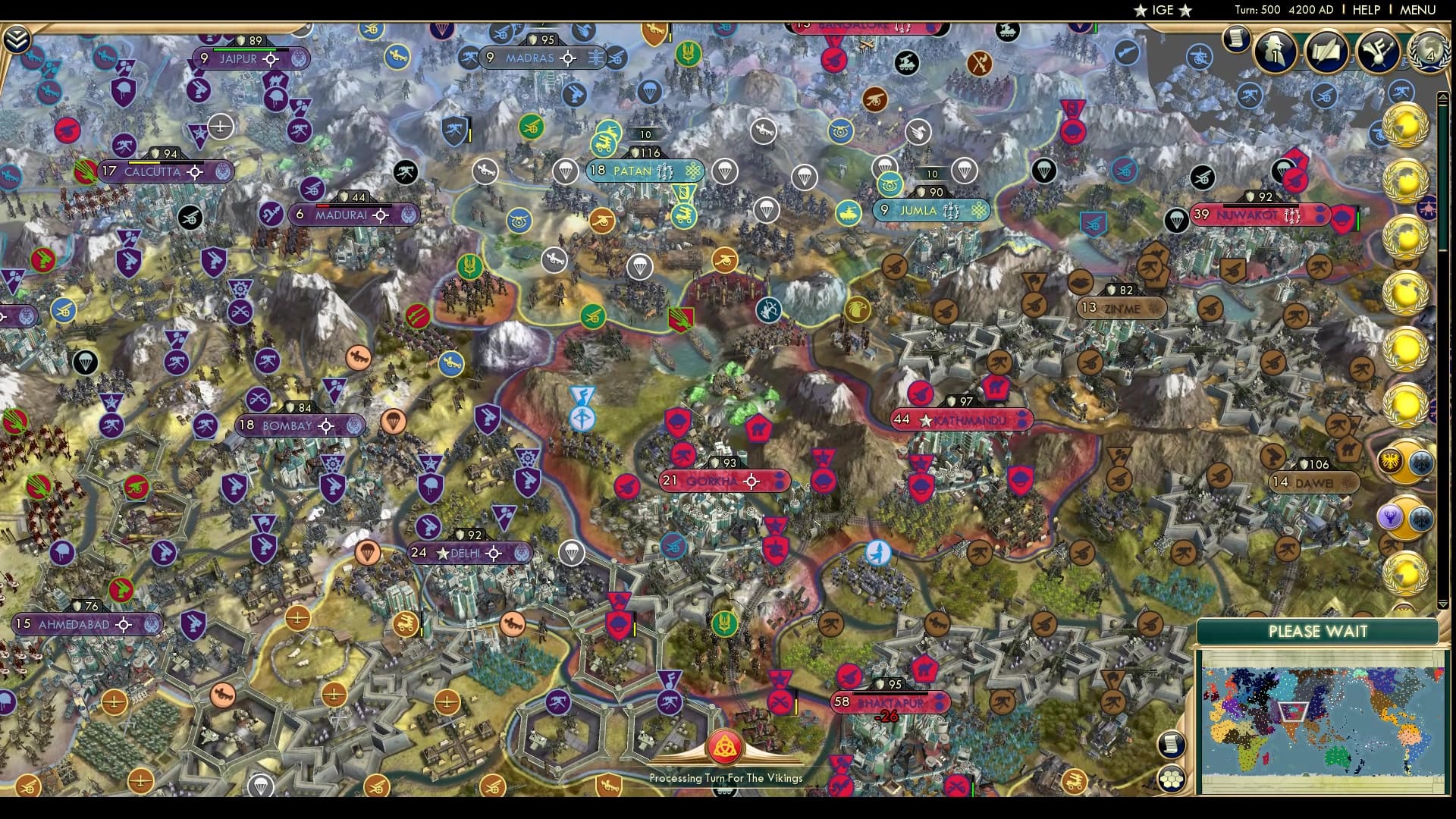Viewport: 1456px width, 819px height.
Task: Open the social policies quill icon
Action: [x=1327, y=52]
